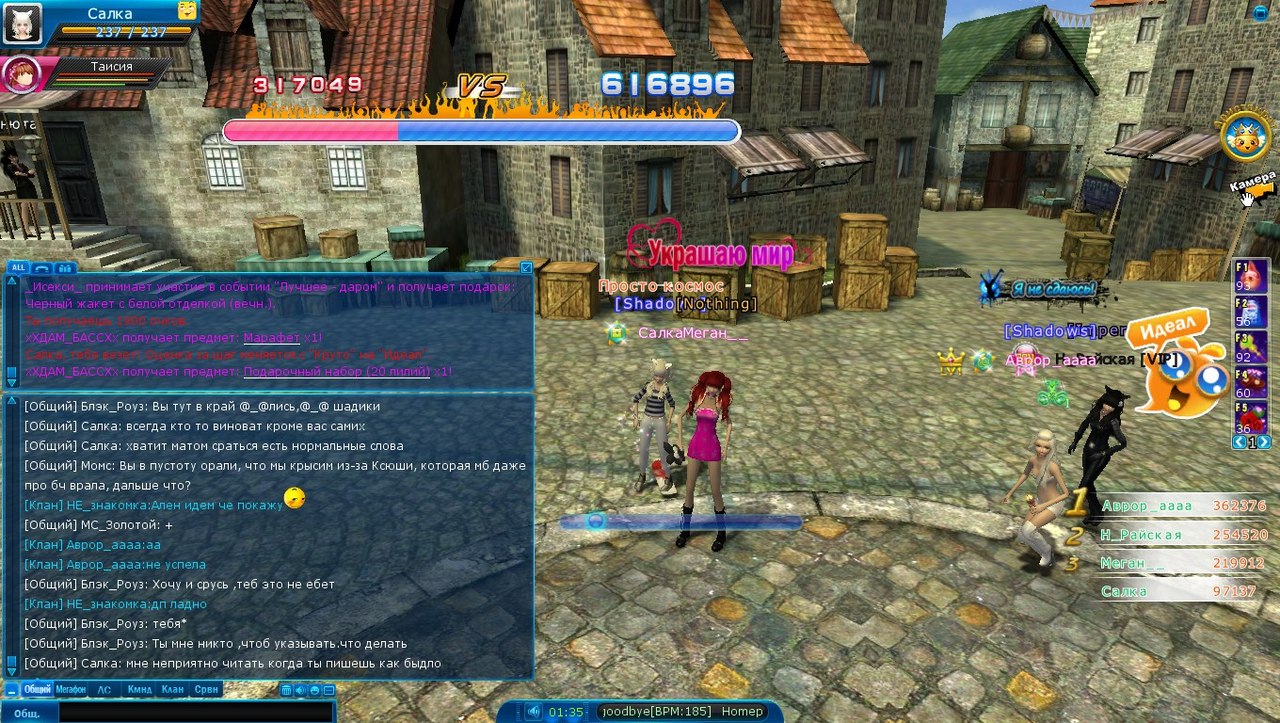Use the F5 red roses item
Image resolution: width=1280 pixels, height=723 pixels.
click(1250, 416)
